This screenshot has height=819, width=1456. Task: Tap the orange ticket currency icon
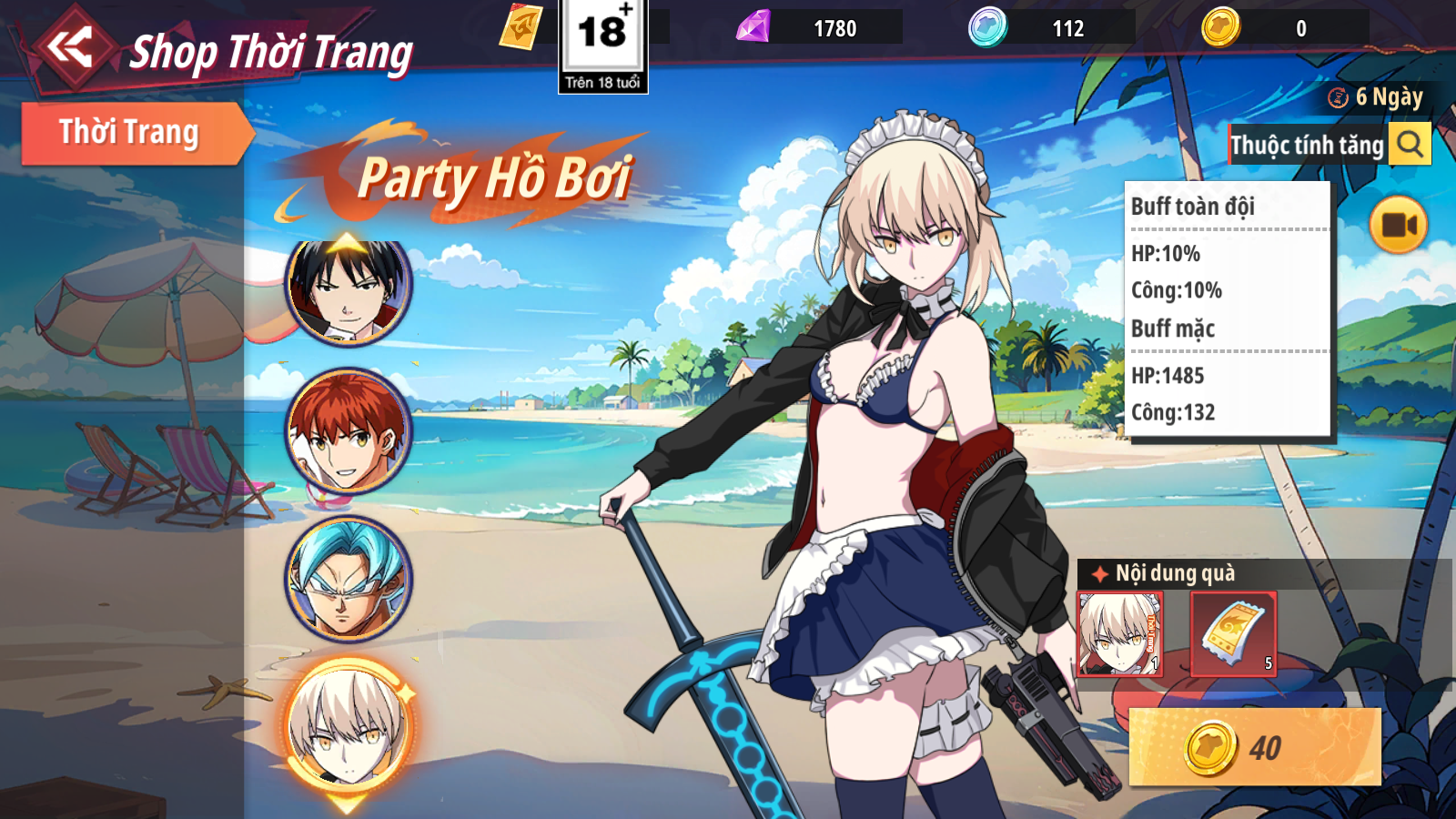[x=521, y=27]
